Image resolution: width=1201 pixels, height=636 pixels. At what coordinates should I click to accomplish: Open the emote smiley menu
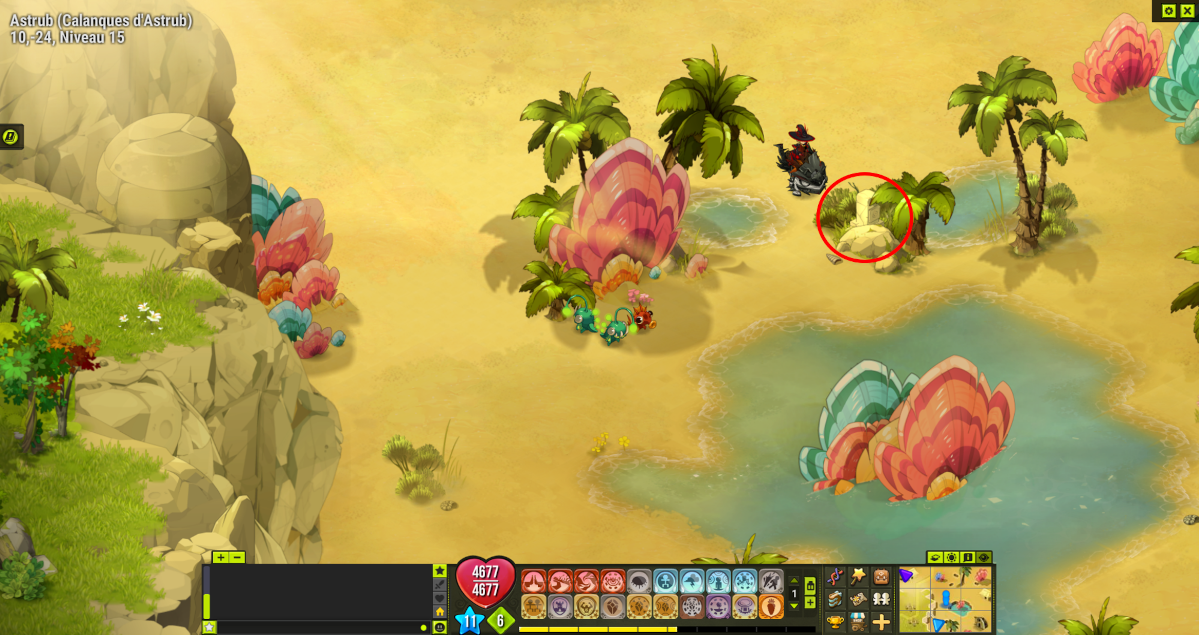[439, 627]
